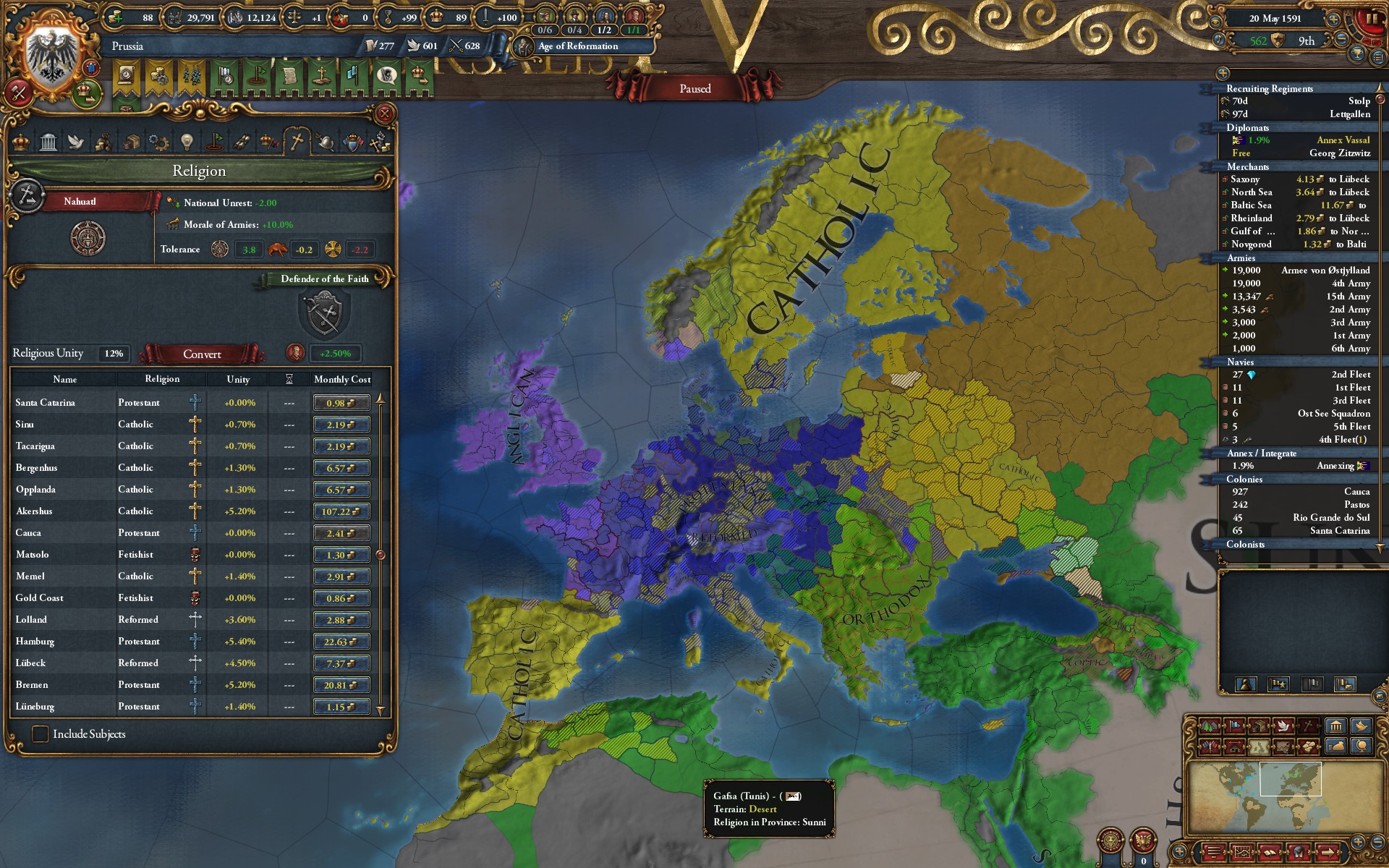Collapse the Navies section of the outliner
The width and height of the screenshot is (1389, 868).
(x=1273, y=362)
